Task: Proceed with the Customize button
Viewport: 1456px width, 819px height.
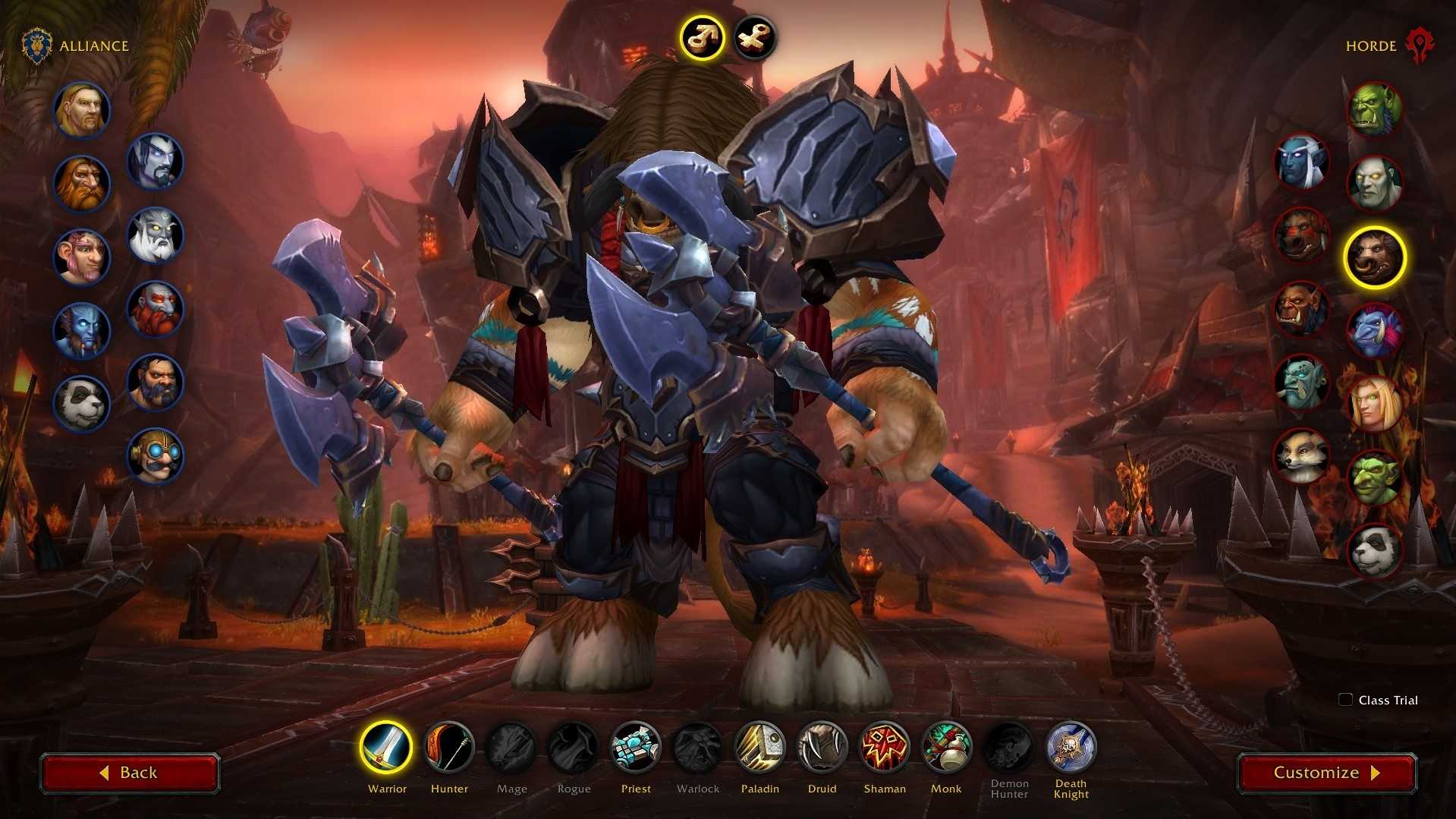Action: (x=1326, y=773)
